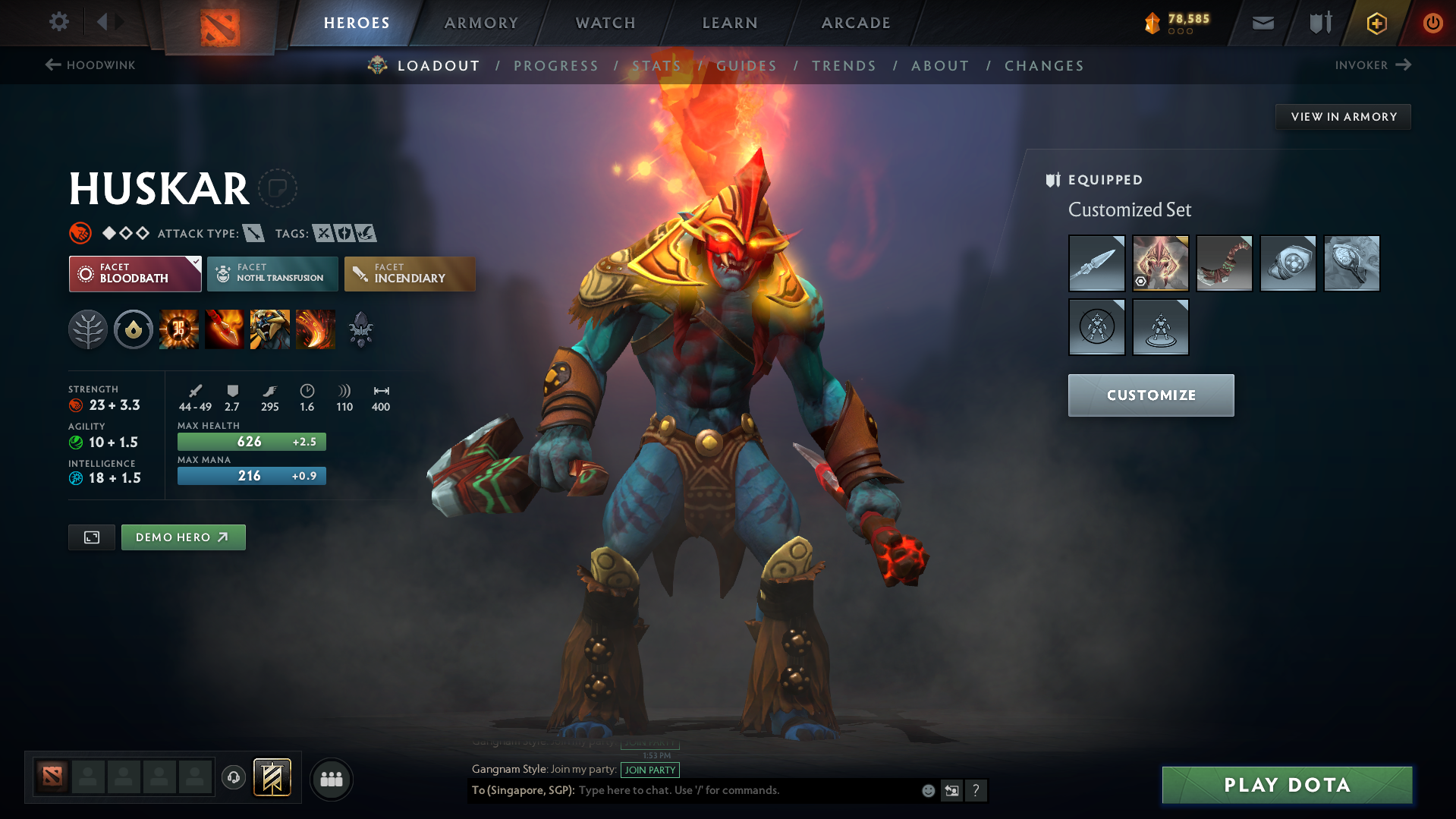Open the mail inbox envelope icon

[1263, 22]
